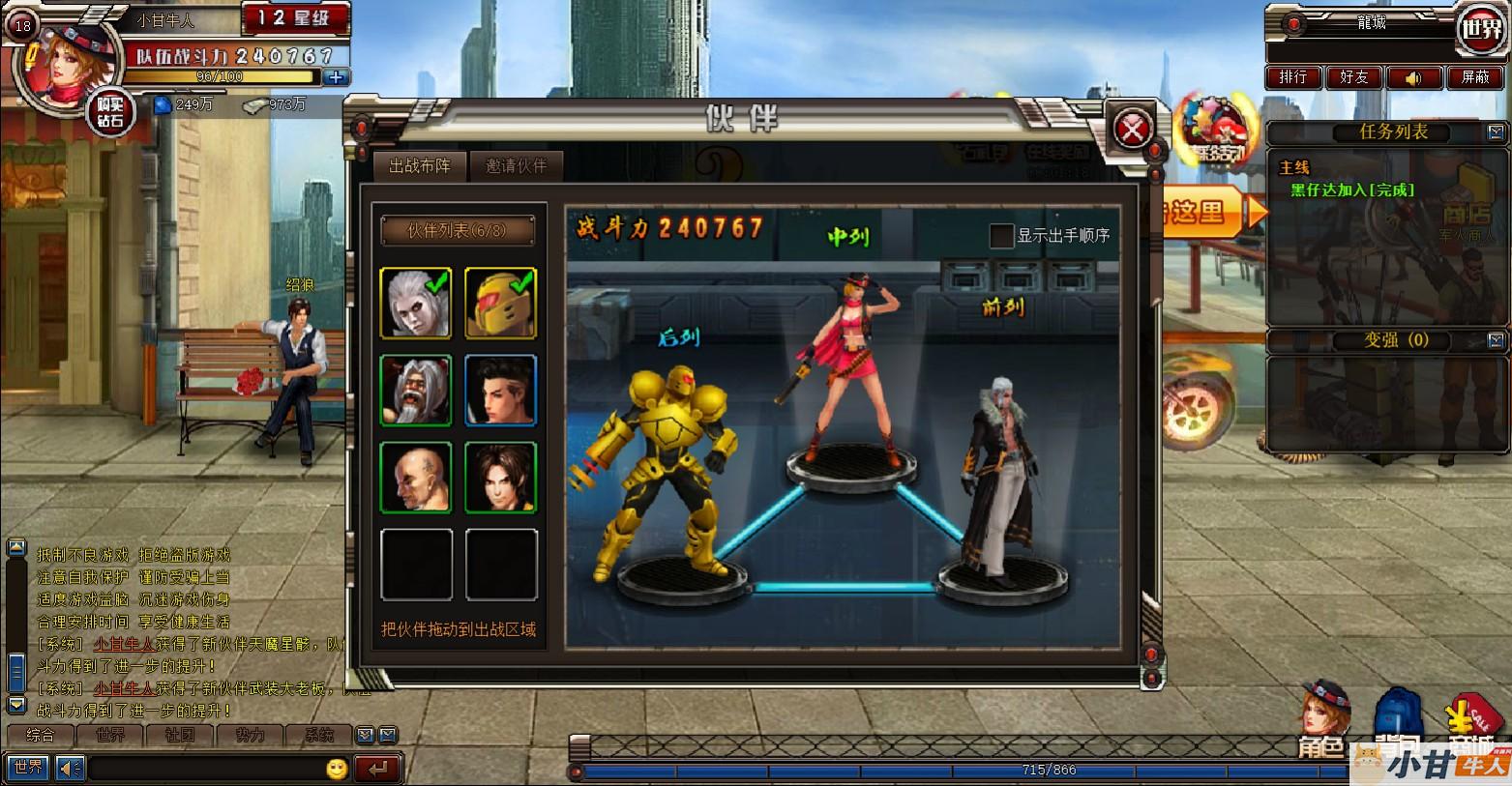This screenshot has width=1512, height=786.
Task: Open the 好友 friends list
Action: click(1353, 77)
